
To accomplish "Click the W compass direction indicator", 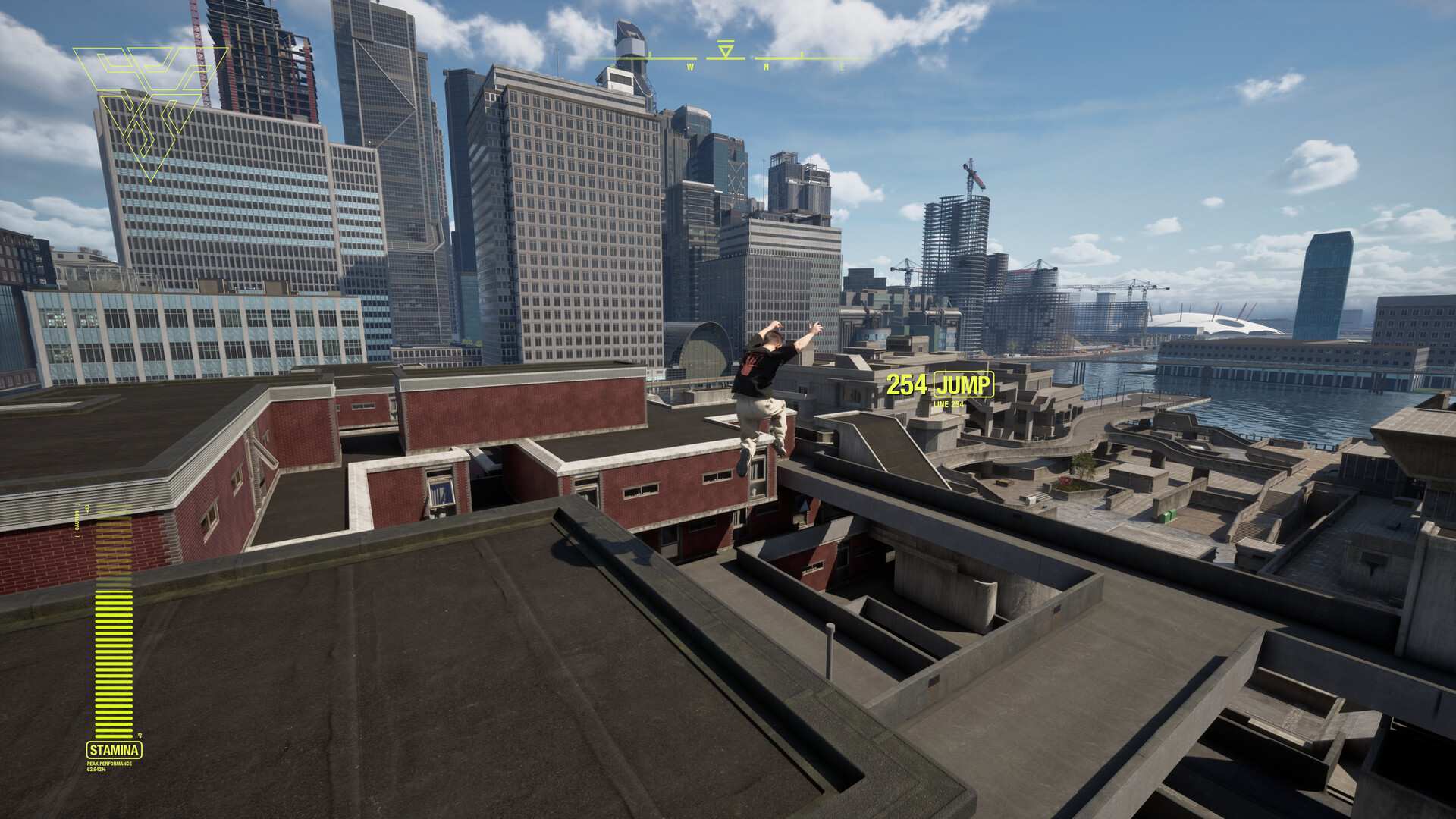I will point(690,67).
